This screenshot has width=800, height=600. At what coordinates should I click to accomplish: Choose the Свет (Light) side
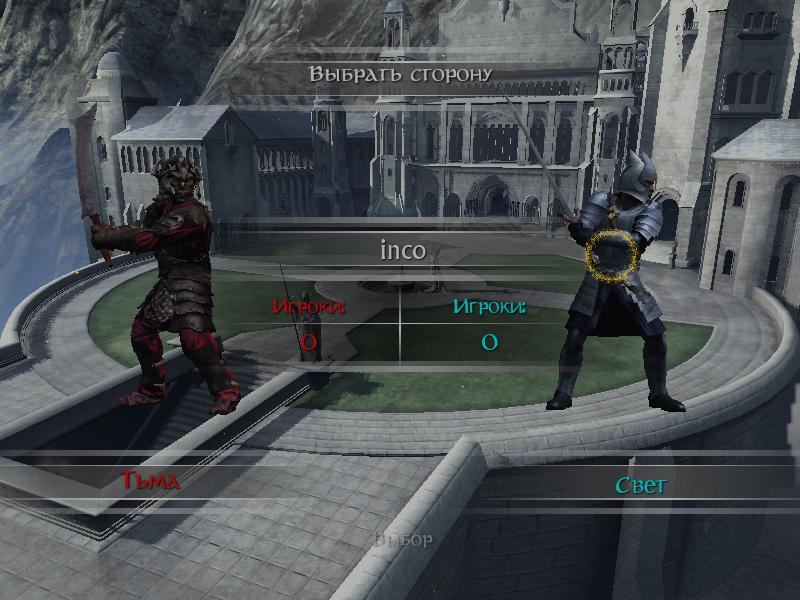tap(640, 486)
